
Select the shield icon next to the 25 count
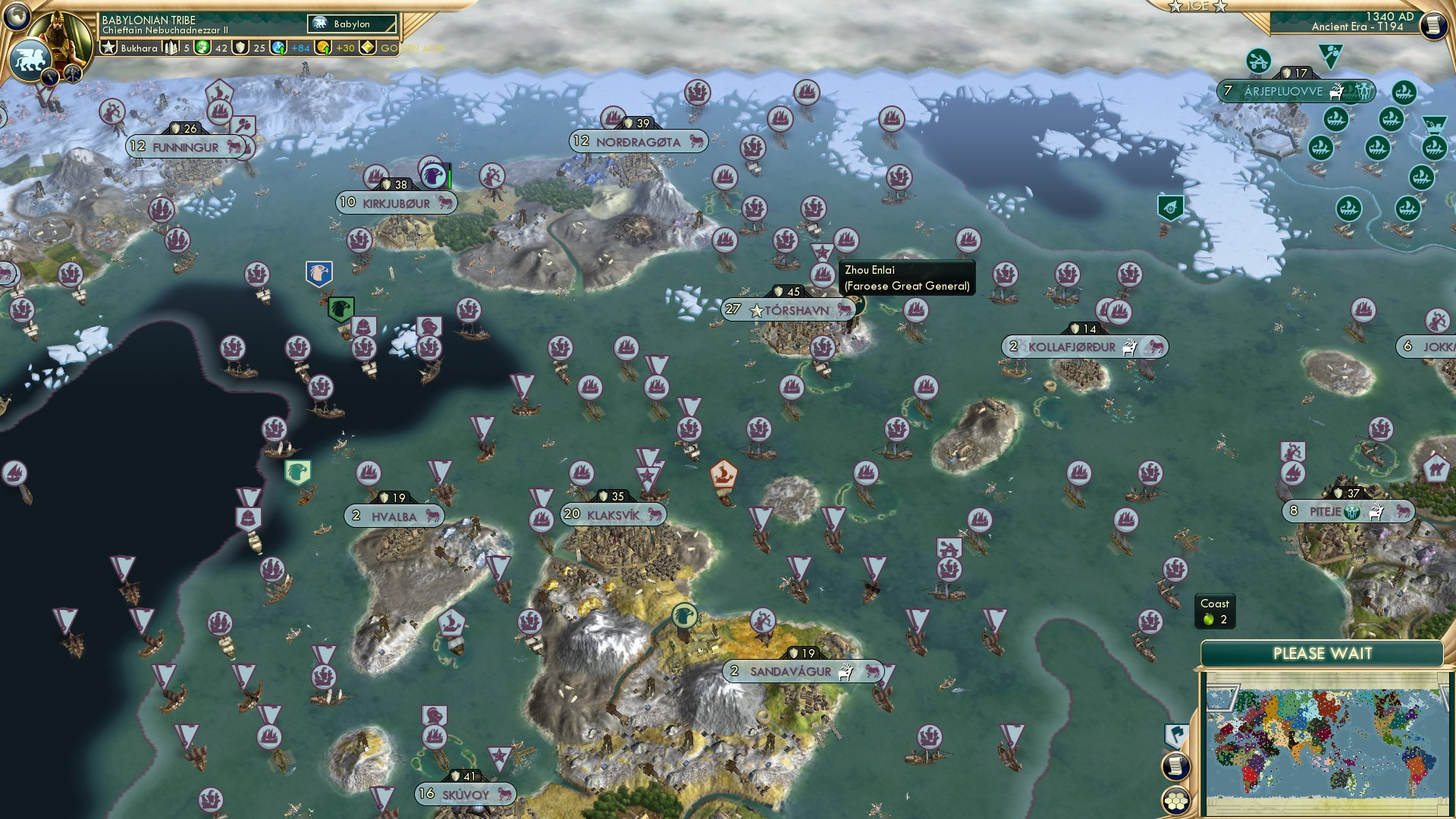pos(240,47)
